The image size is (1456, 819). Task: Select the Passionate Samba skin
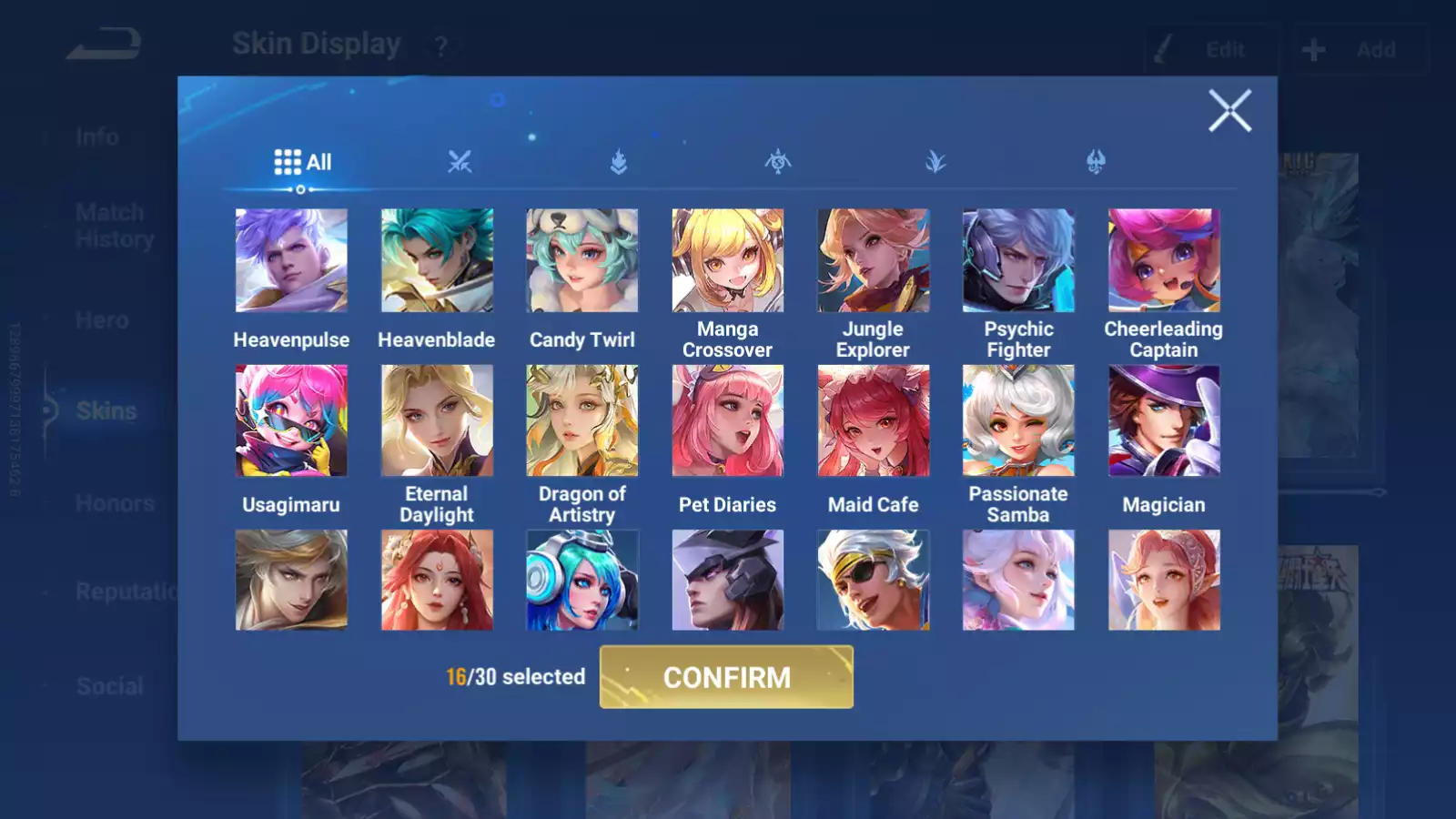click(1018, 420)
